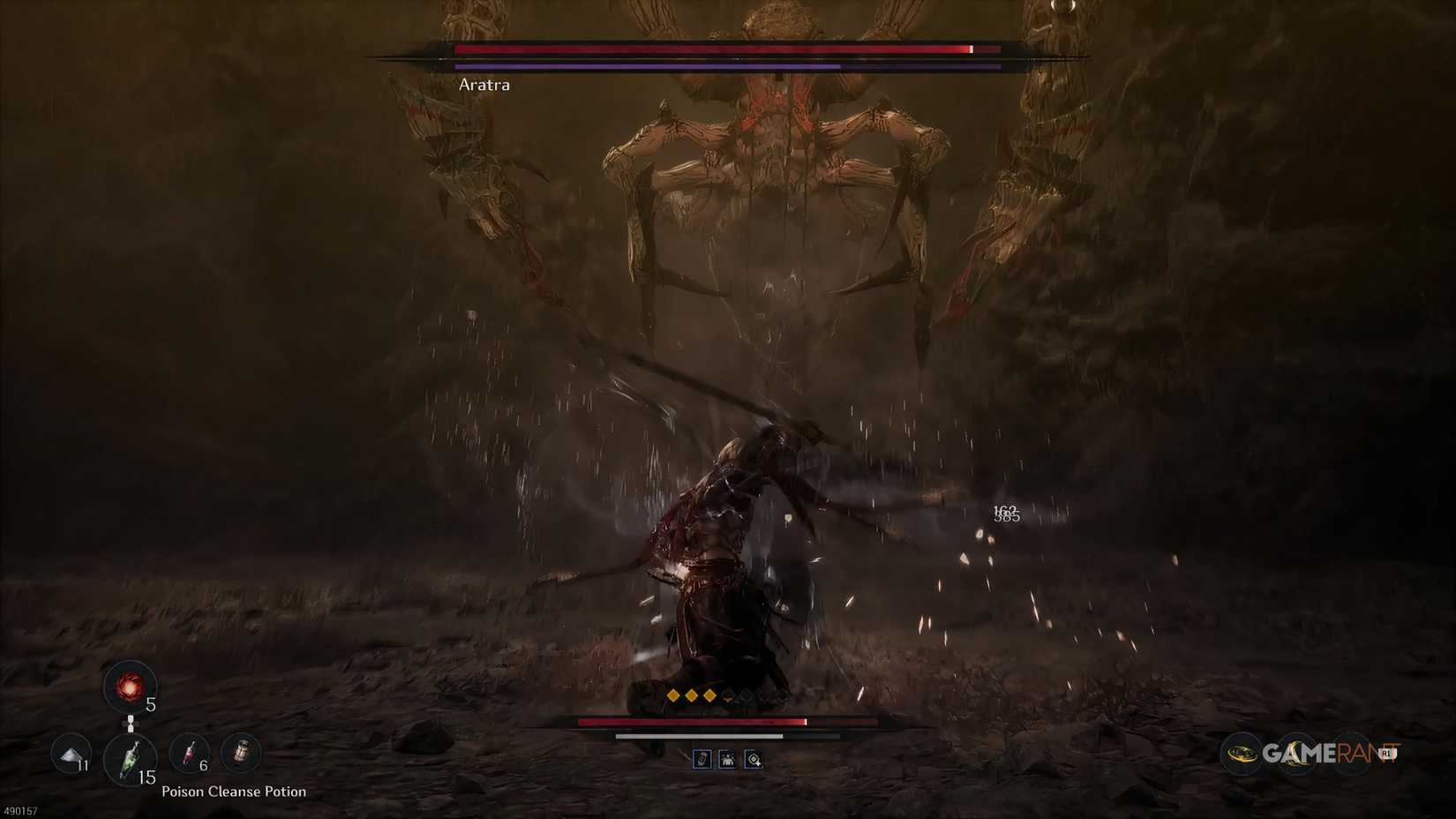Click the white powder consumable icon
Viewport: 1456px width, 819px height.
click(x=71, y=756)
